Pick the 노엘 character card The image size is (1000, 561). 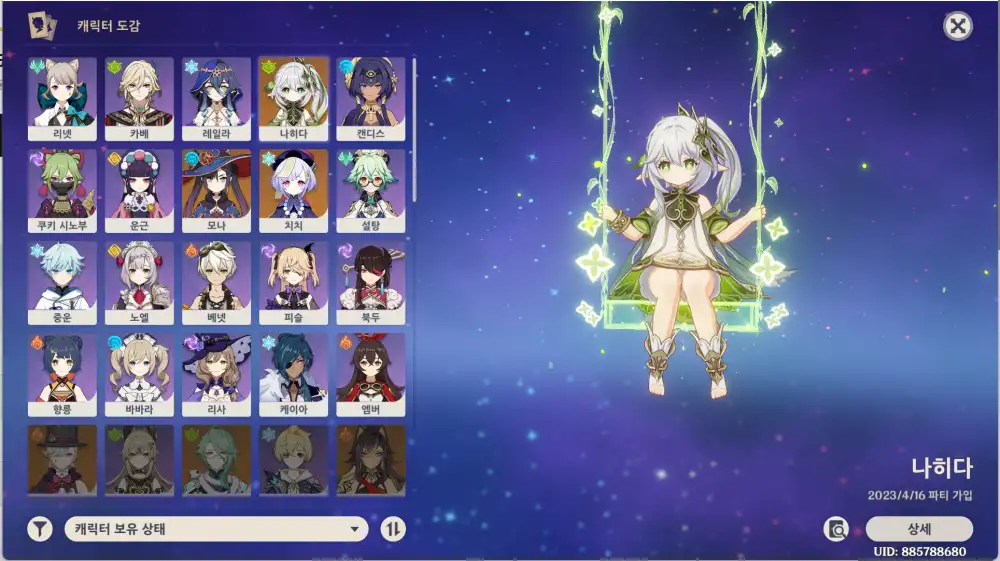point(139,282)
